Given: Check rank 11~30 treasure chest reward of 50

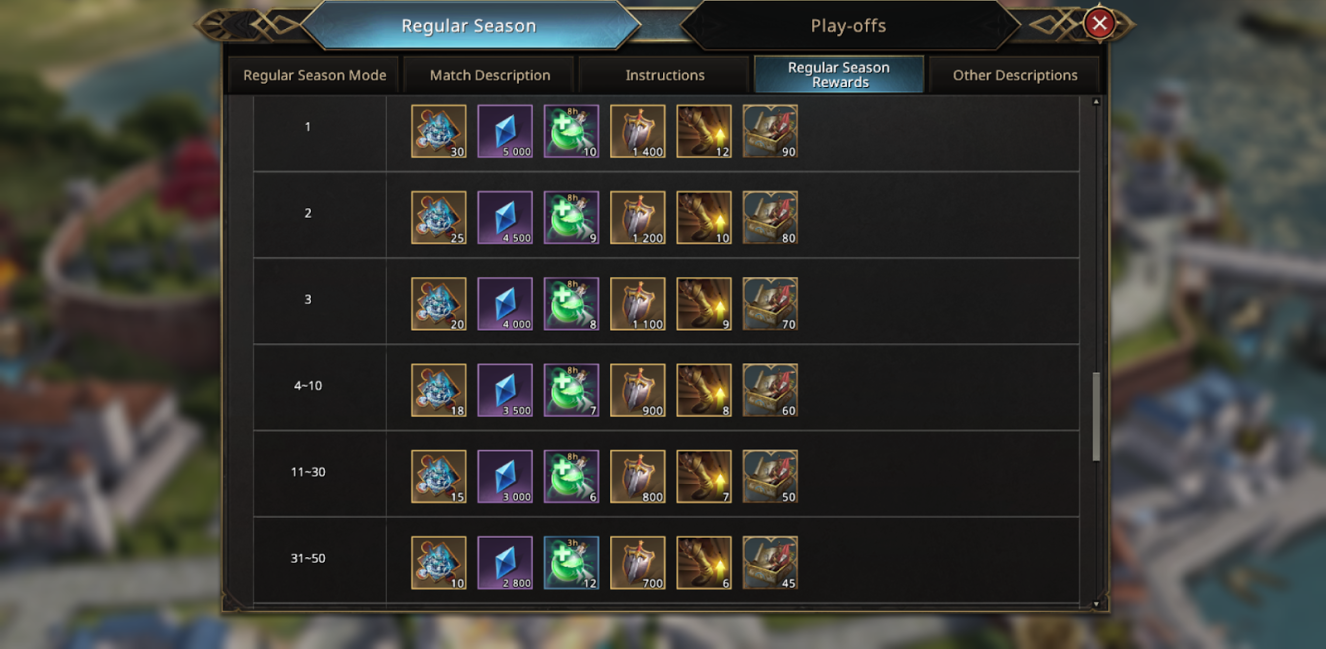Looking at the screenshot, I should pyautogui.click(x=770, y=477).
